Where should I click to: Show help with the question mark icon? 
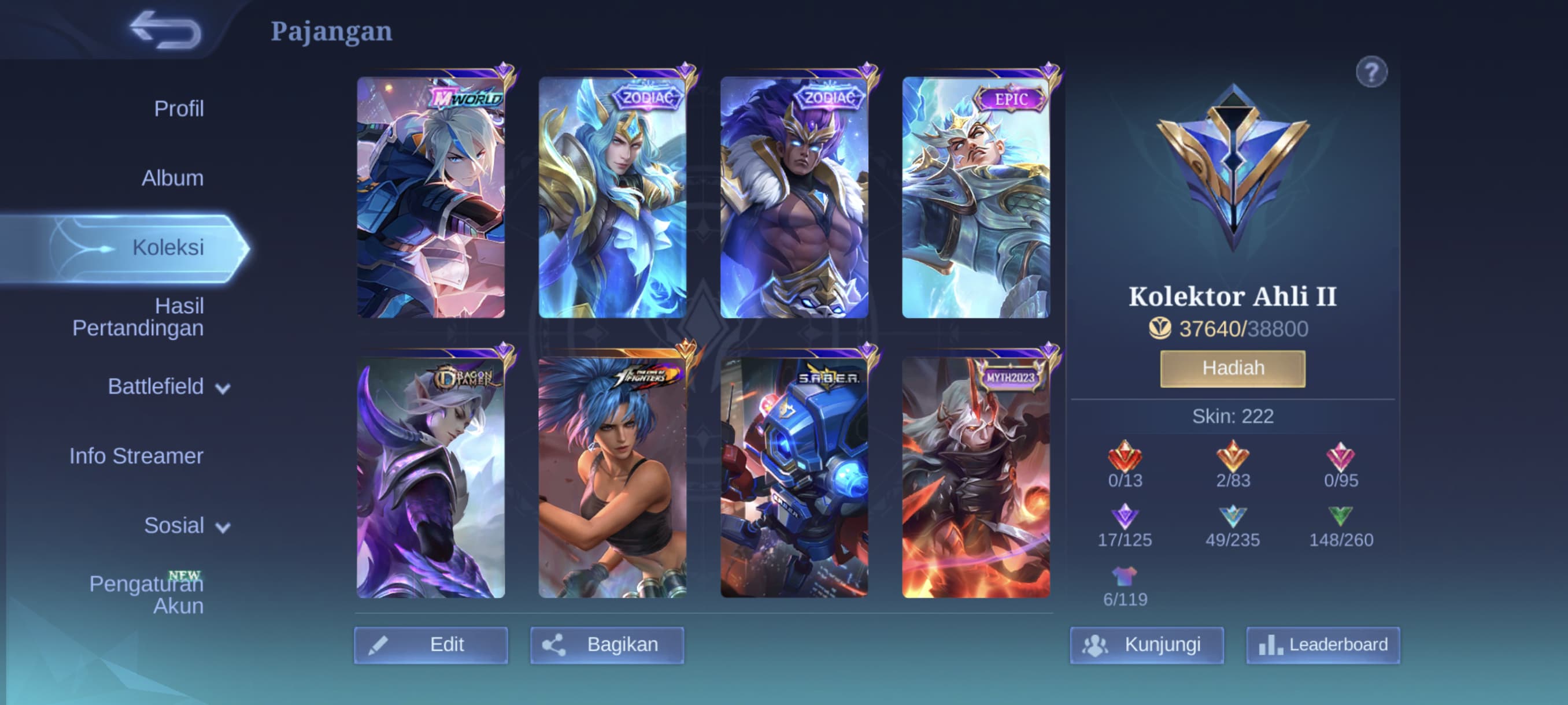(x=1371, y=72)
